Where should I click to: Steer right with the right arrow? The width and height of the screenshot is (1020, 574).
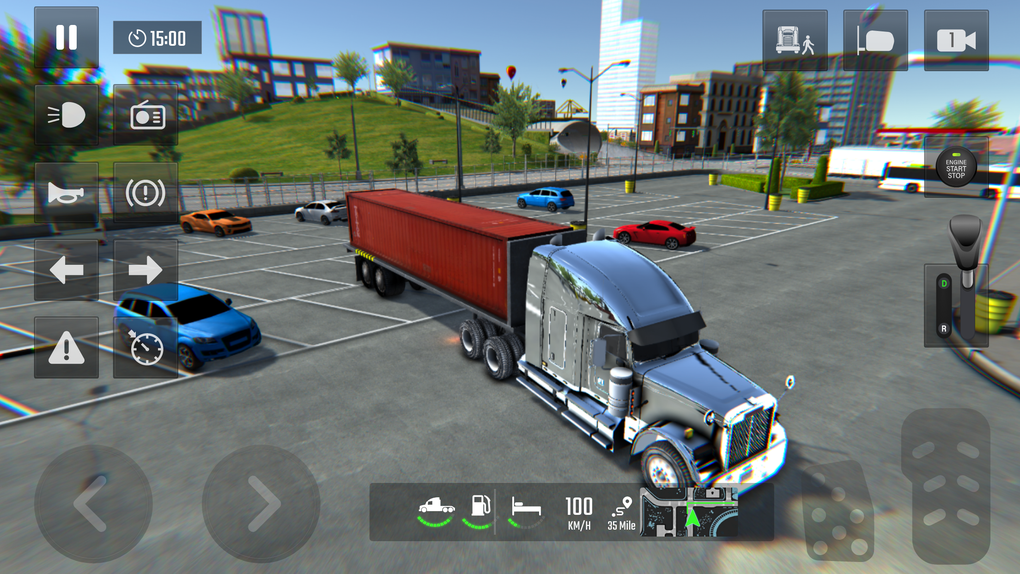click(261, 504)
